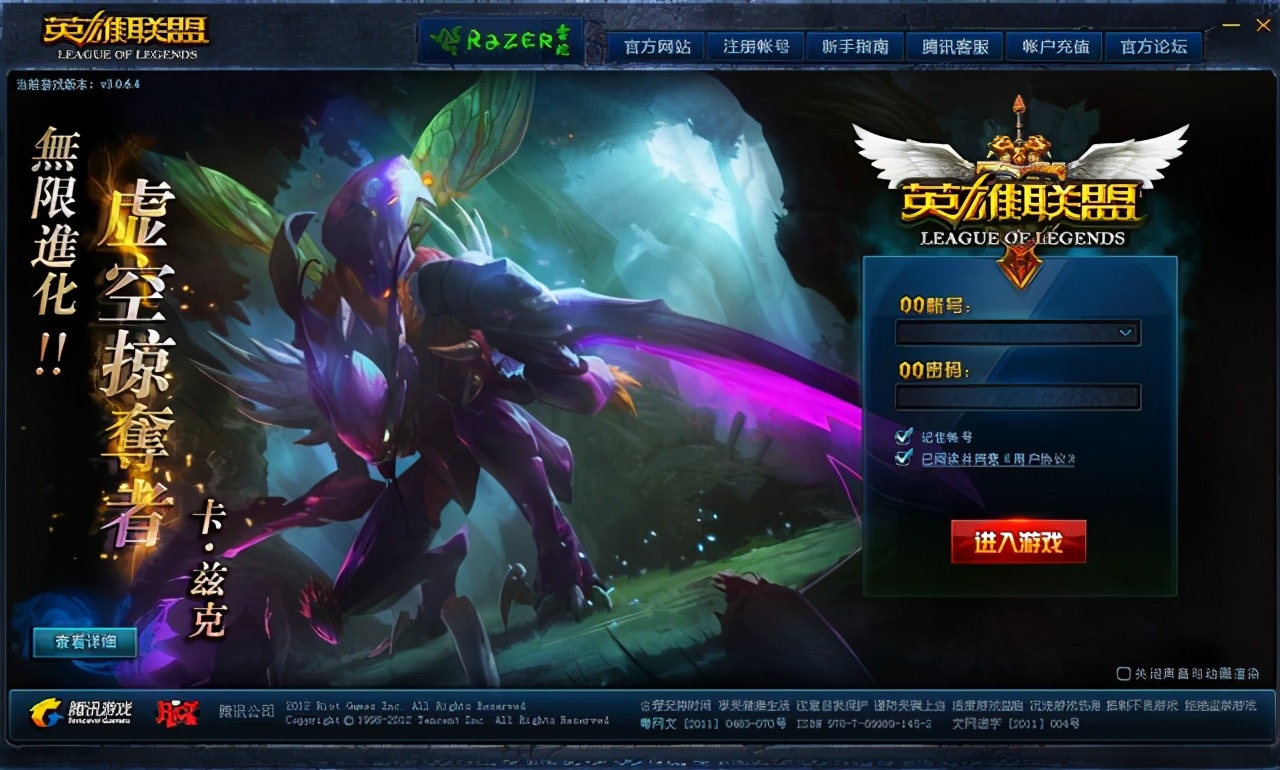The width and height of the screenshot is (1280, 770).
Task: Click the Razer promotional banner
Action: coord(500,38)
